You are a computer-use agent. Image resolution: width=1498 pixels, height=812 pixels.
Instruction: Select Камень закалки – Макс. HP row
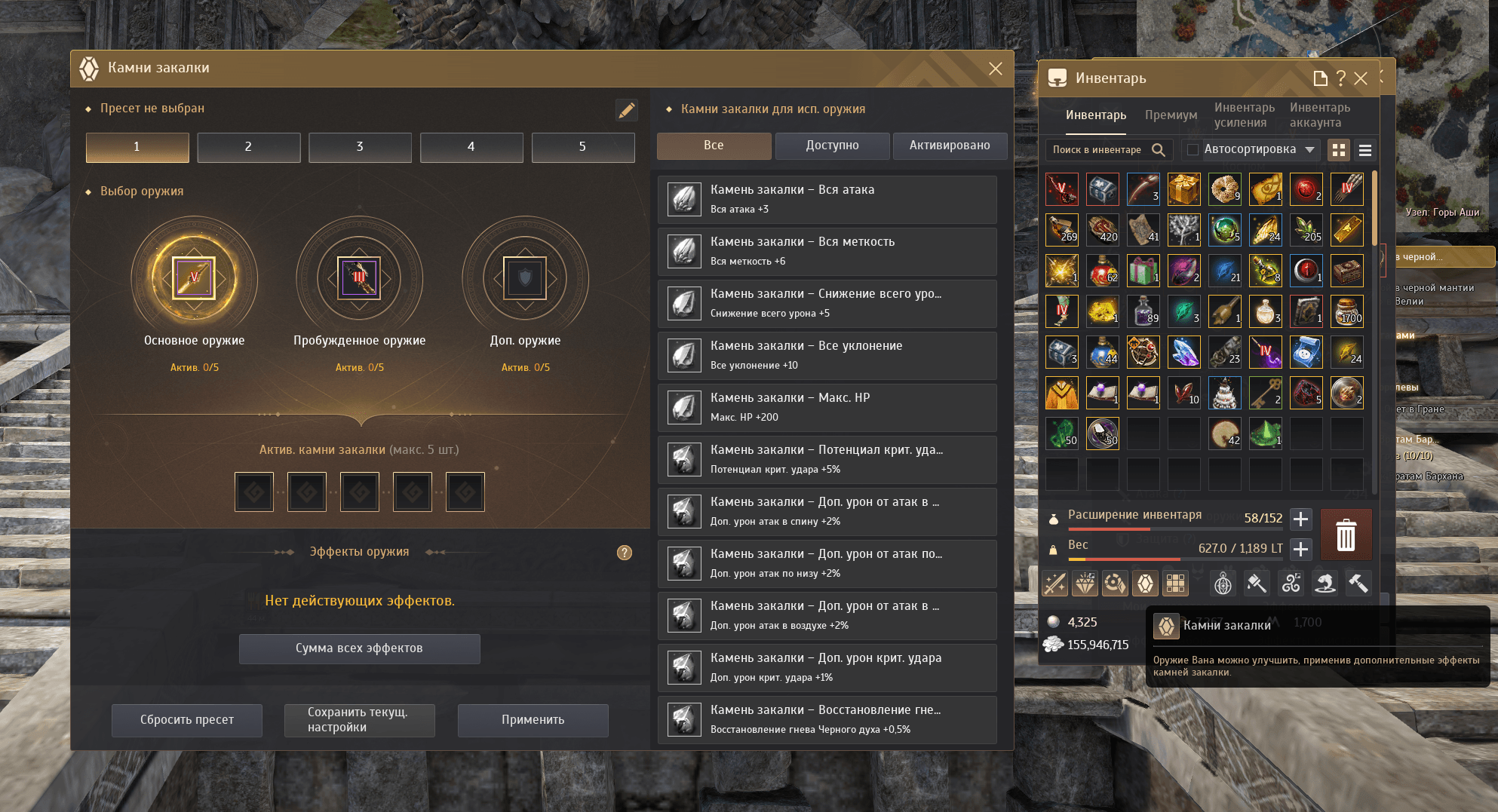click(x=827, y=407)
